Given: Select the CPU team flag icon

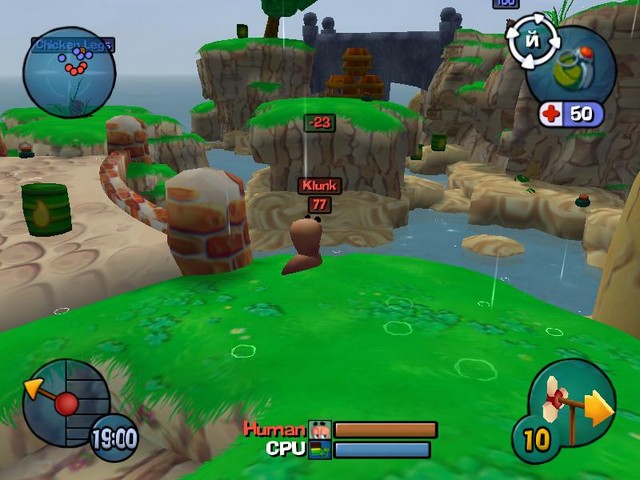Looking at the screenshot, I should tap(320, 450).
